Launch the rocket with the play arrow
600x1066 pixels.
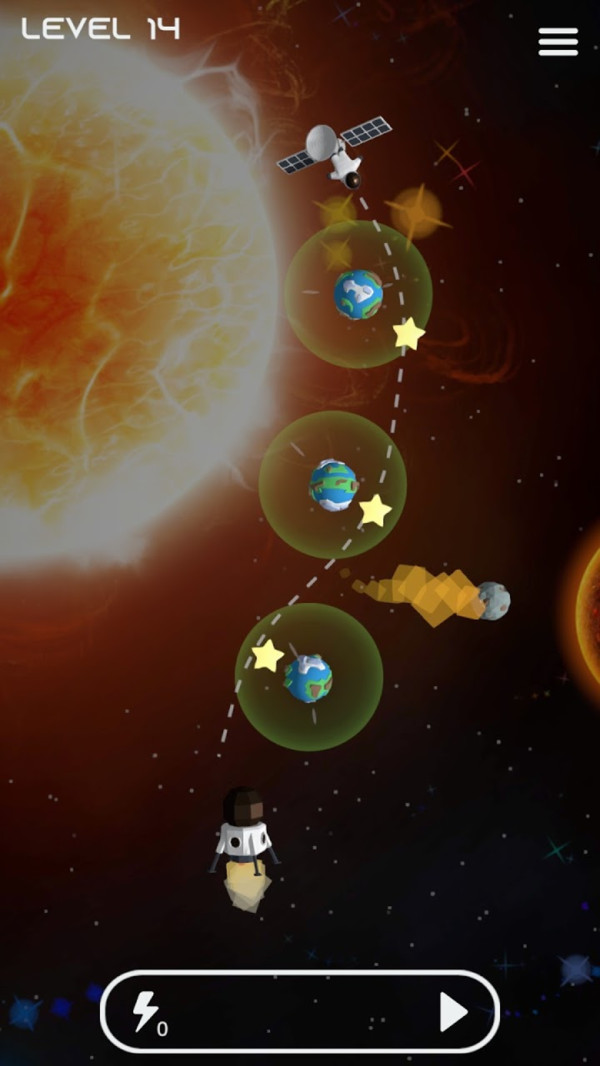click(x=453, y=1012)
